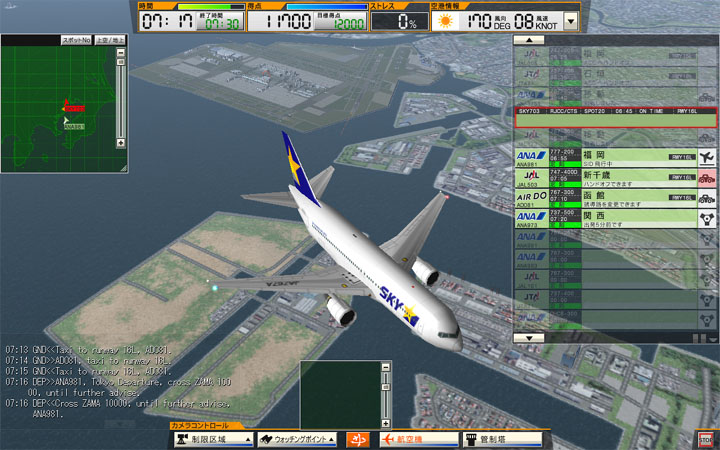720x450 pixels.
Task: Expand the weather info dropdown arrow
Action: coord(571,19)
